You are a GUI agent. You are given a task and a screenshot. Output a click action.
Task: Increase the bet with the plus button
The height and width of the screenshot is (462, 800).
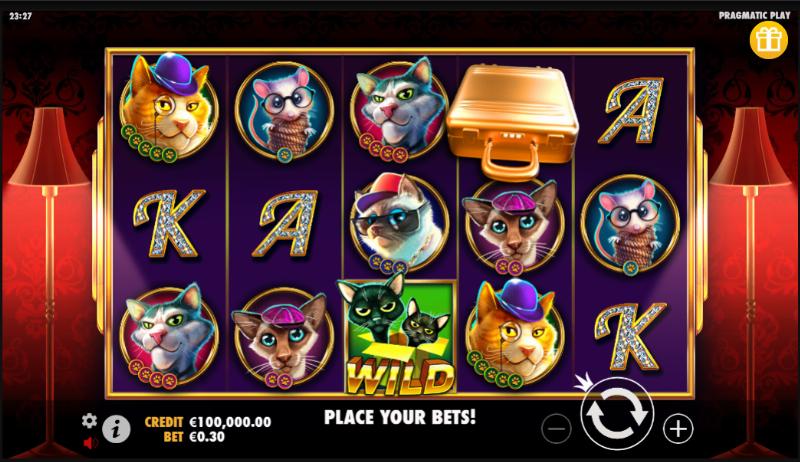click(678, 429)
